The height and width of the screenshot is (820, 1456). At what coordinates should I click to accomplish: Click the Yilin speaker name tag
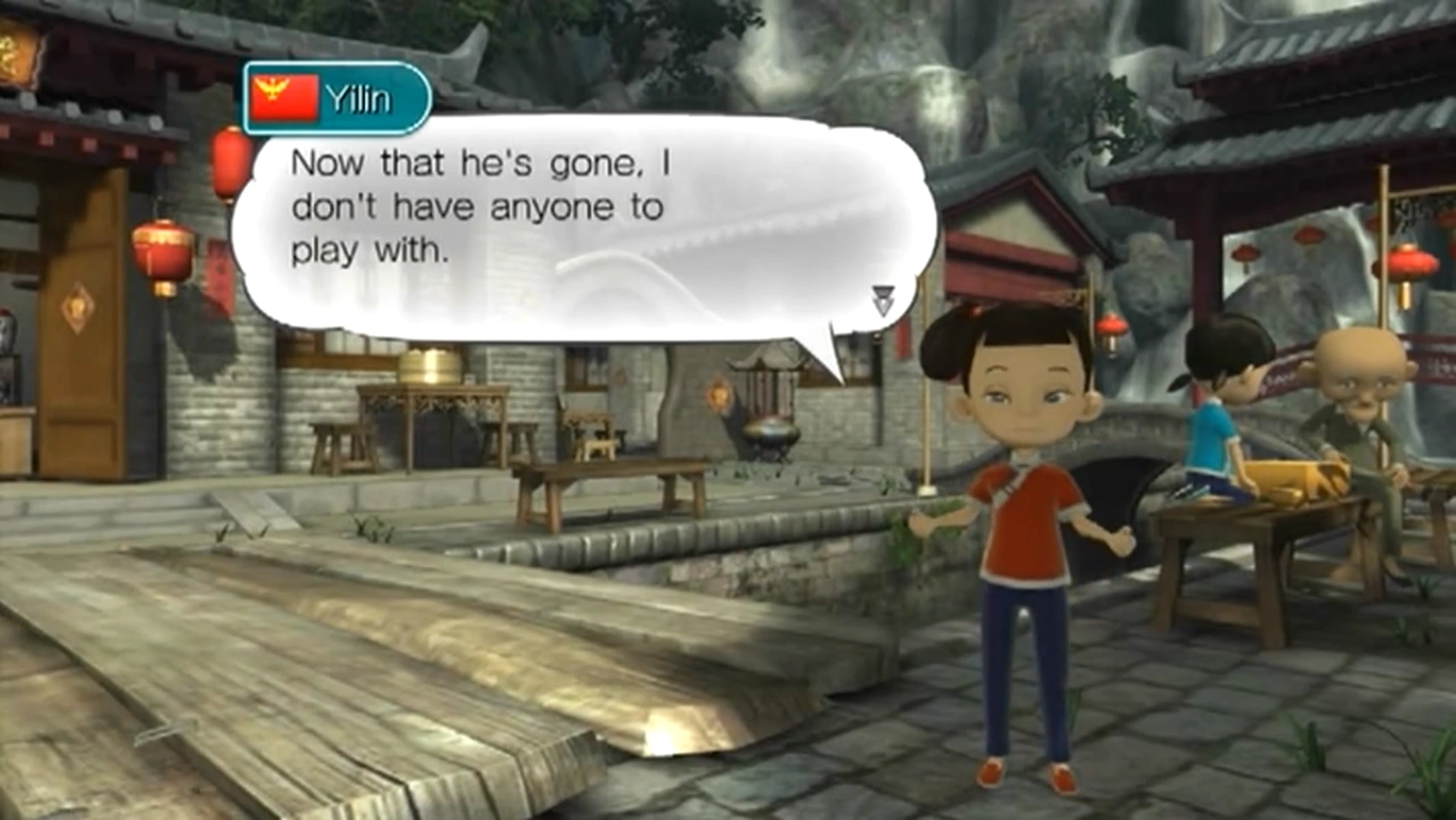tap(337, 99)
